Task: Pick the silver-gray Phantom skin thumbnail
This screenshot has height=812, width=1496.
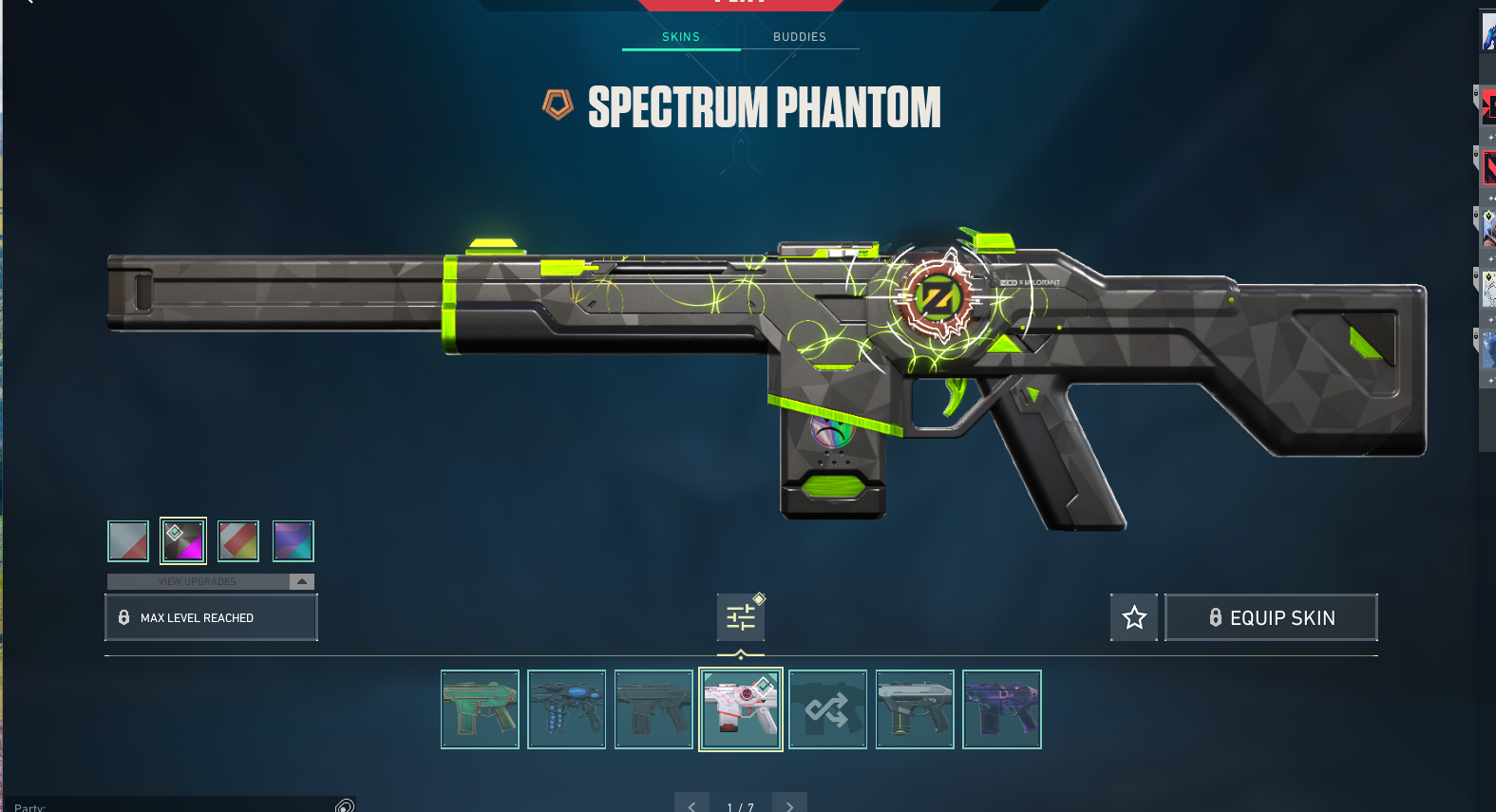Action: pyautogui.click(x=915, y=709)
